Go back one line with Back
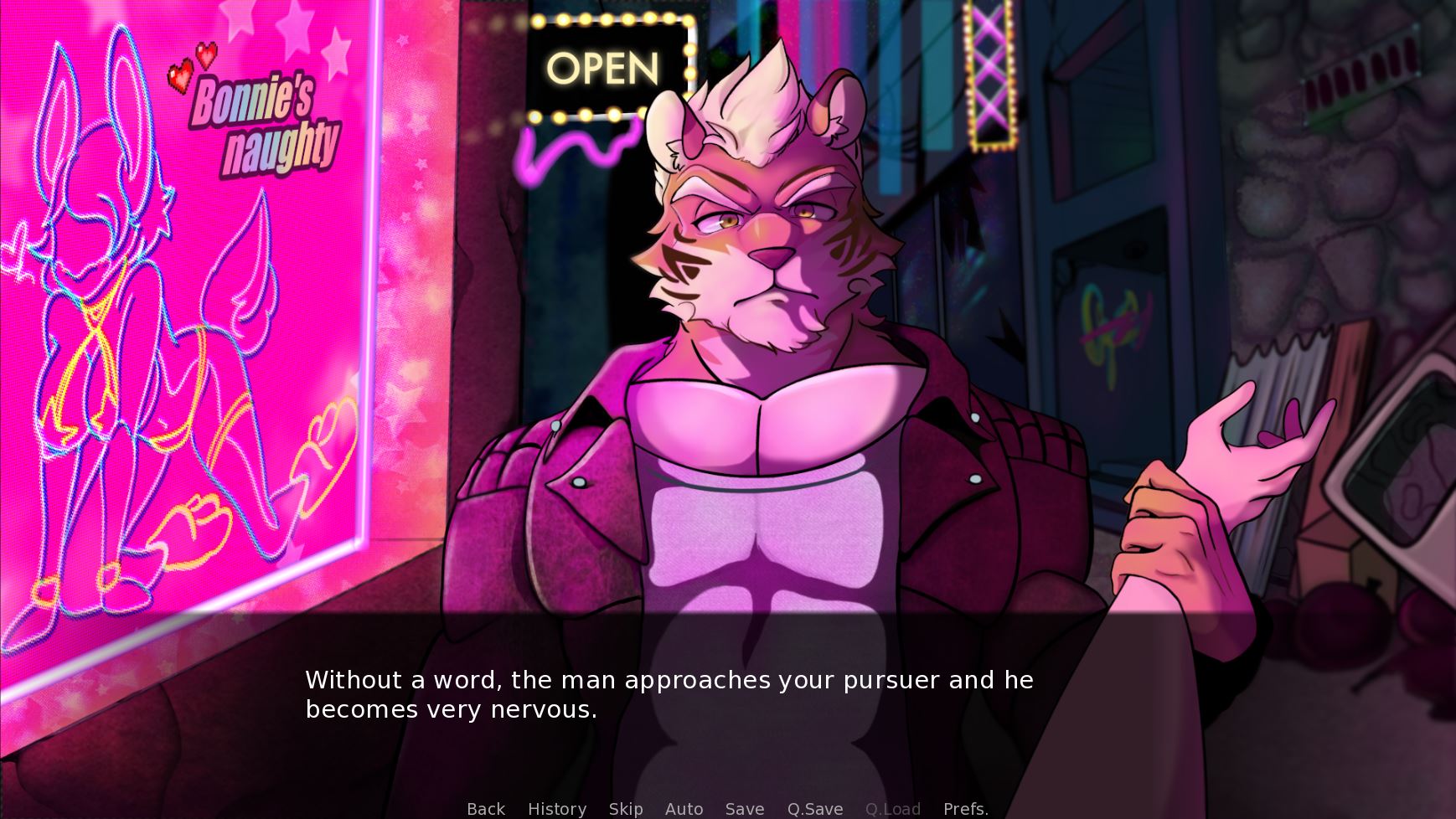This screenshot has width=1456, height=819. point(486,809)
